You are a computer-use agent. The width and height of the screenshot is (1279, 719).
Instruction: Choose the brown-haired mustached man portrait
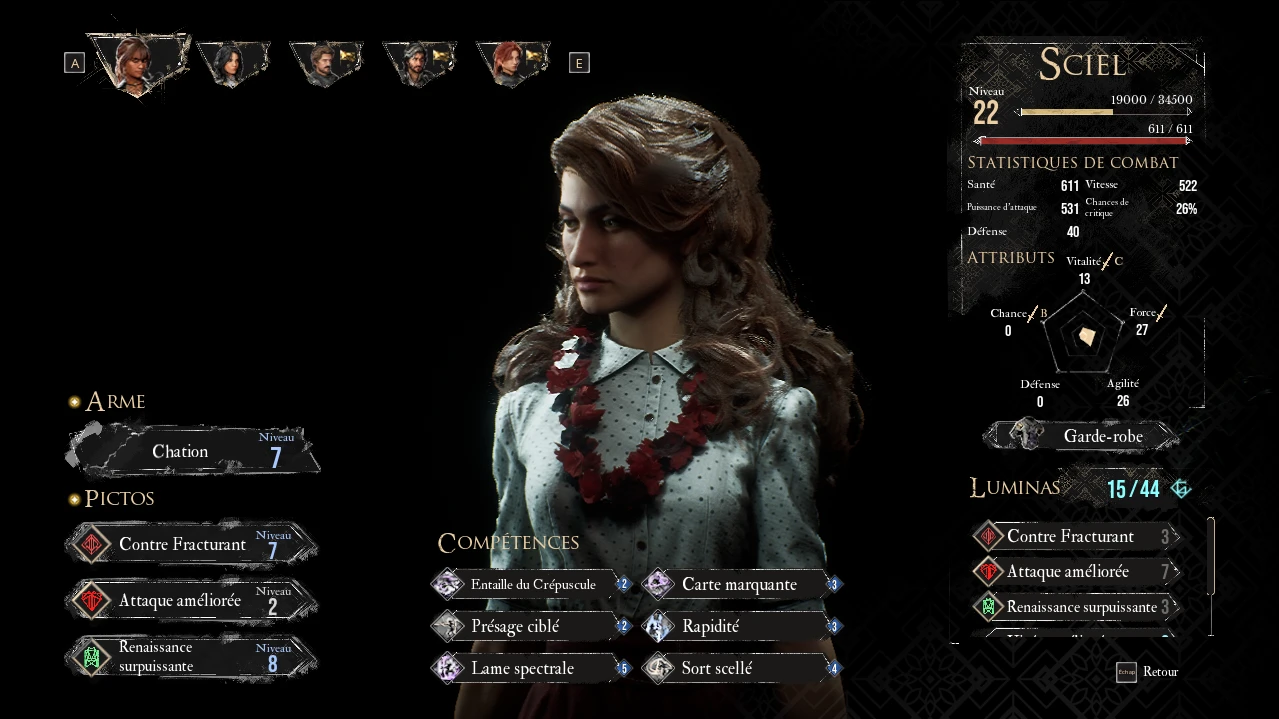coord(324,63)
